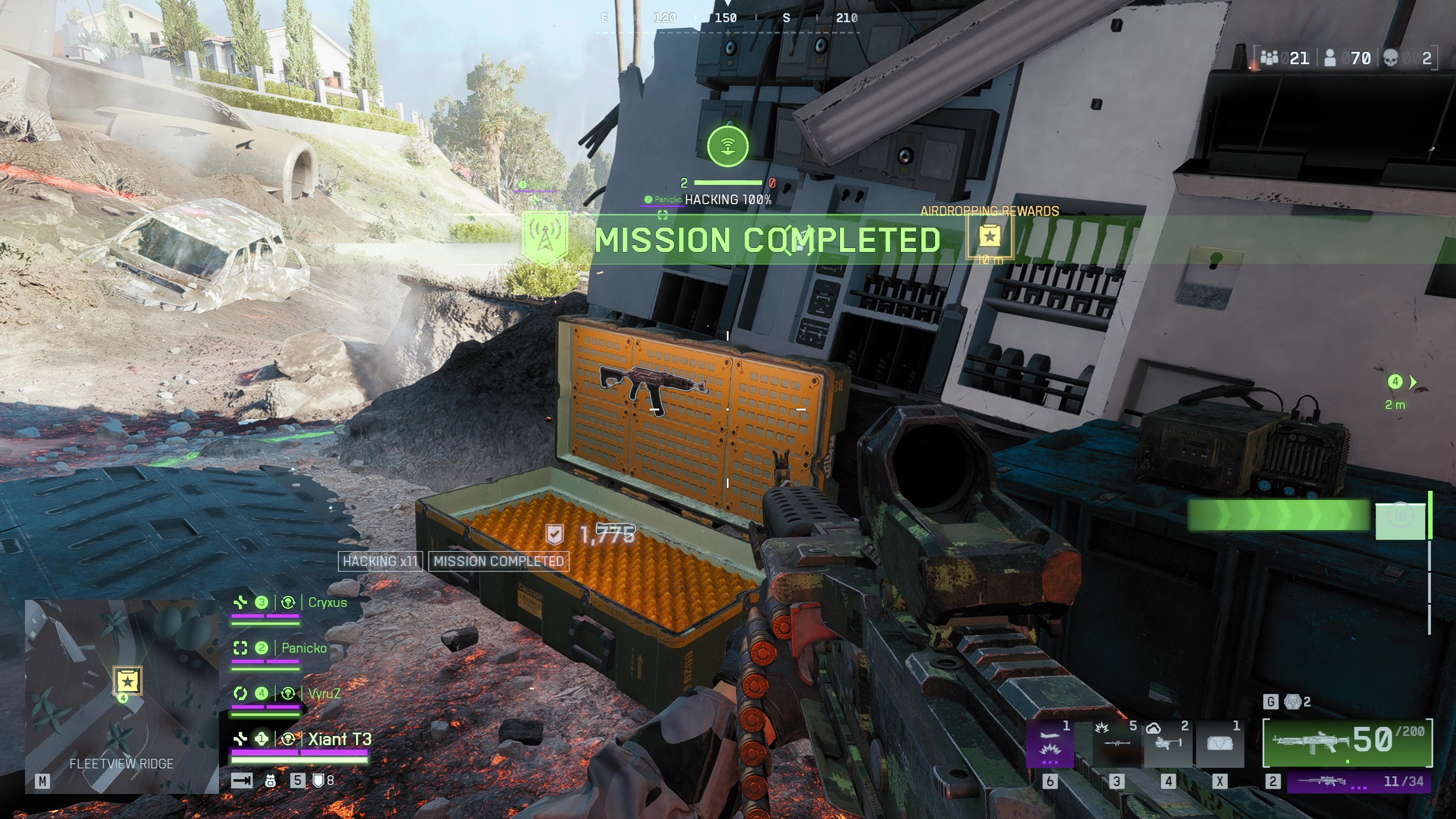Select the frag grenade icon

[x=1293, y=702]
